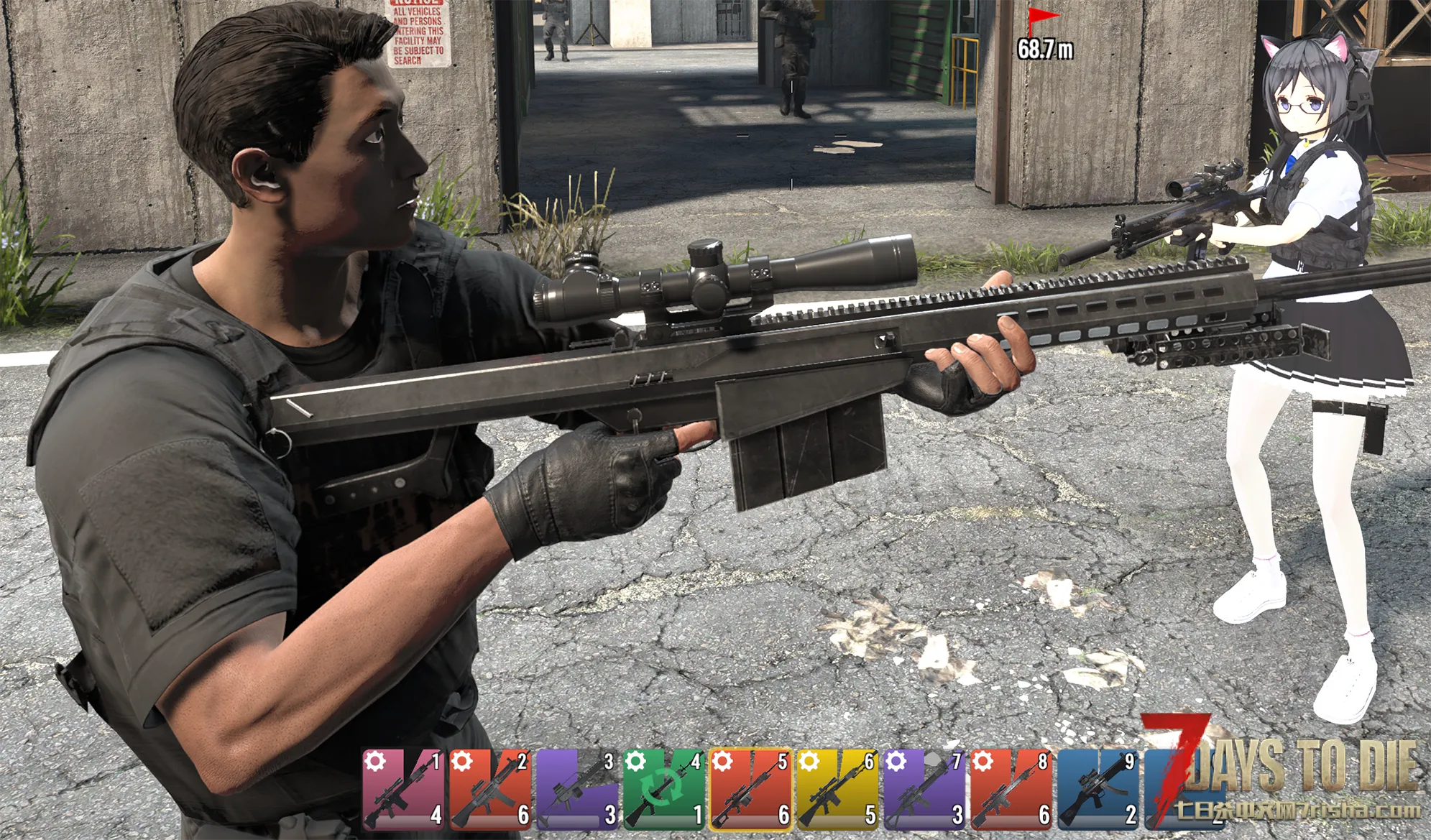Select the green reloading rifle in slot 4

(664, 789)
